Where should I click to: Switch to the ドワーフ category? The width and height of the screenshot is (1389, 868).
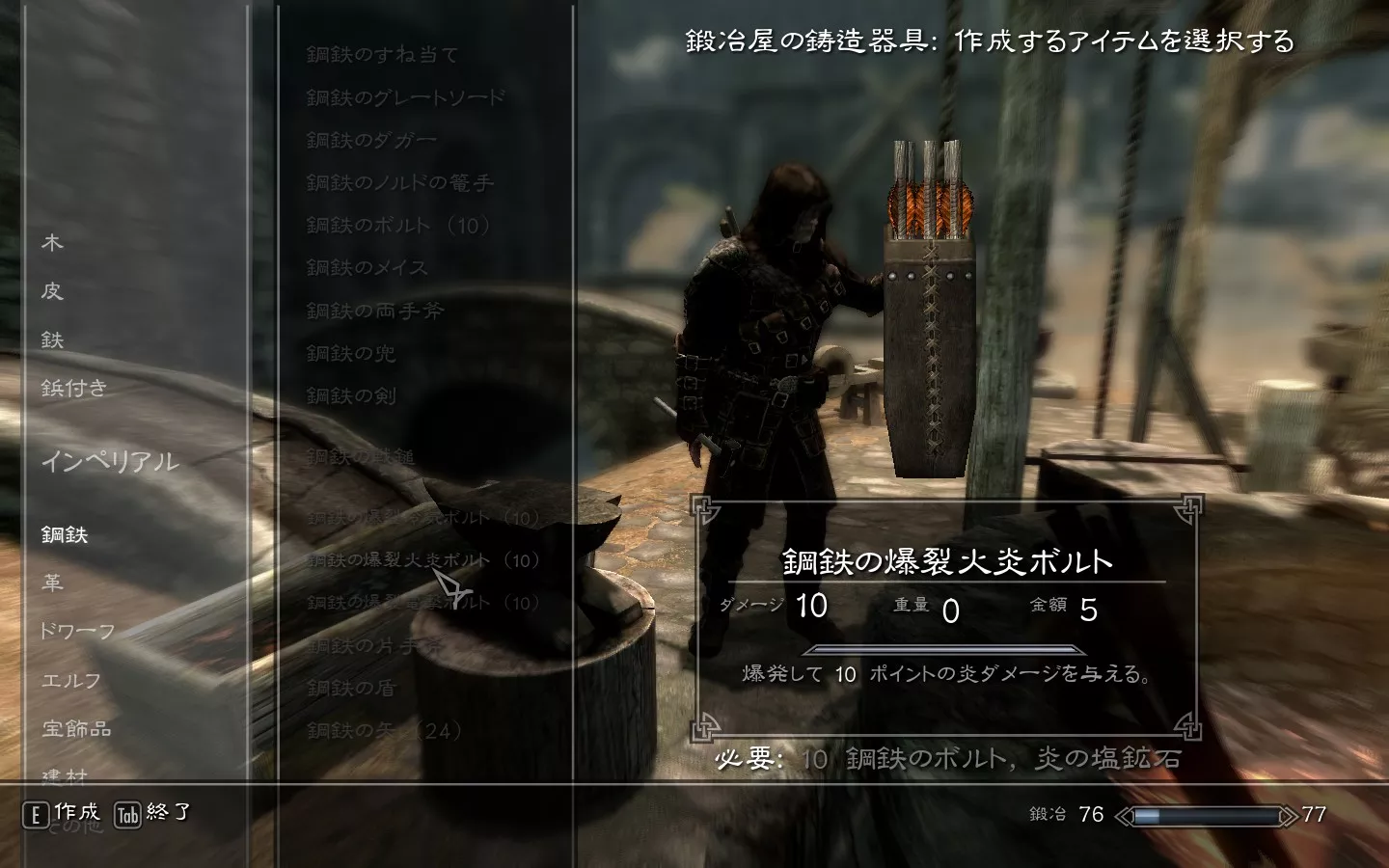click(x=77, y=631)
